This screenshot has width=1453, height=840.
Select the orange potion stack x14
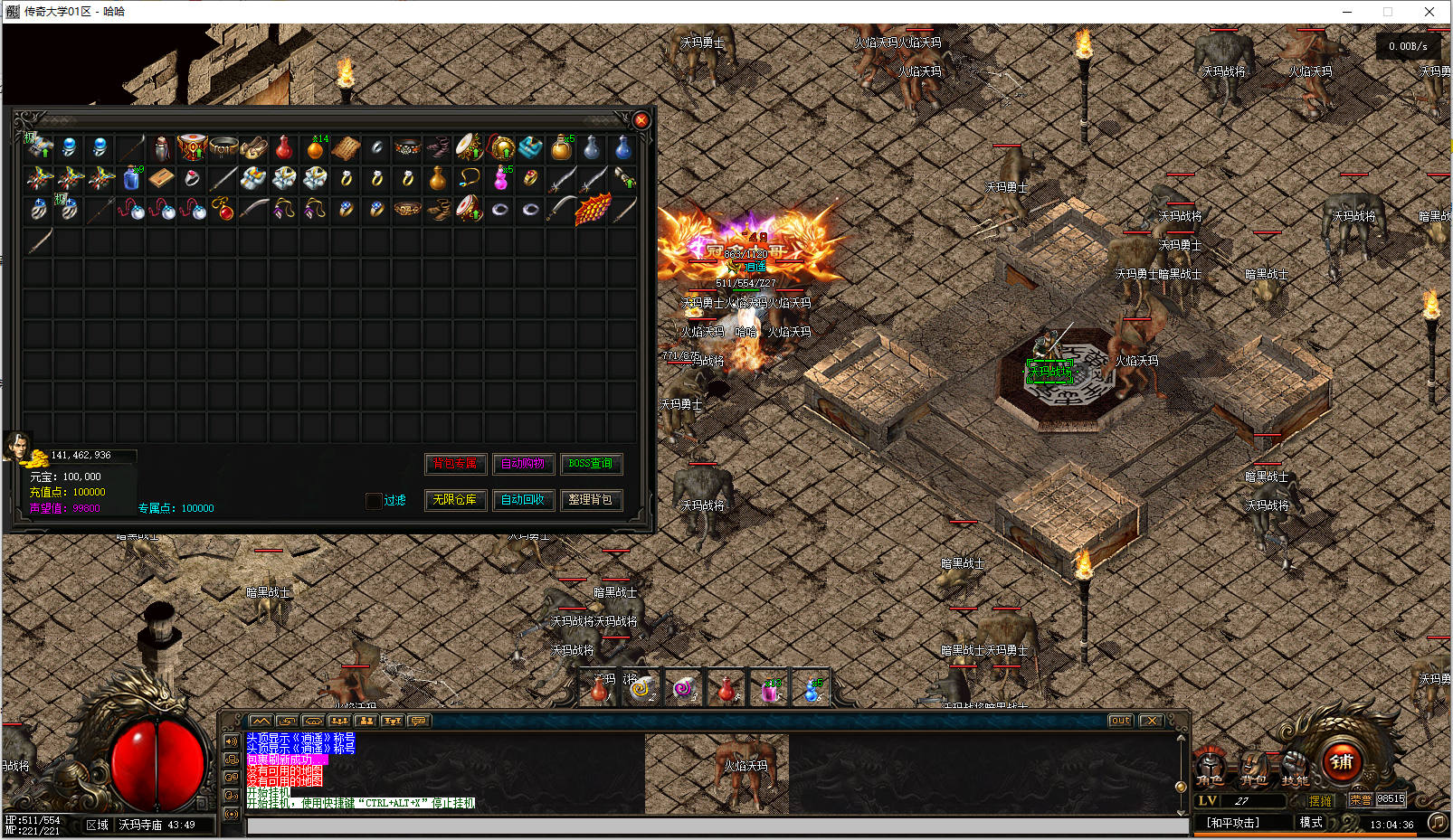point(316,147)
